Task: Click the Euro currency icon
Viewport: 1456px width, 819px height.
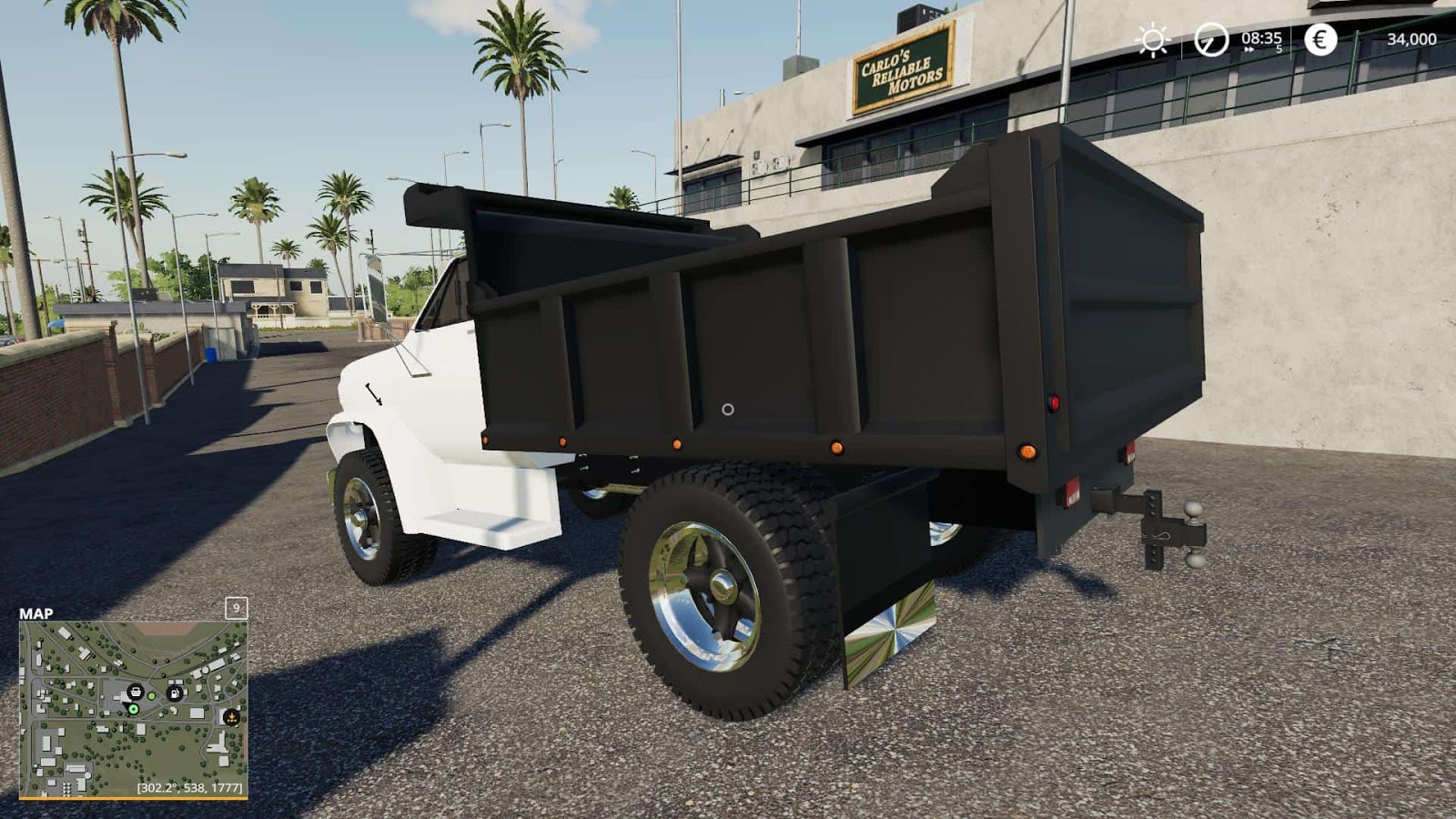Action: point(1320,38)
